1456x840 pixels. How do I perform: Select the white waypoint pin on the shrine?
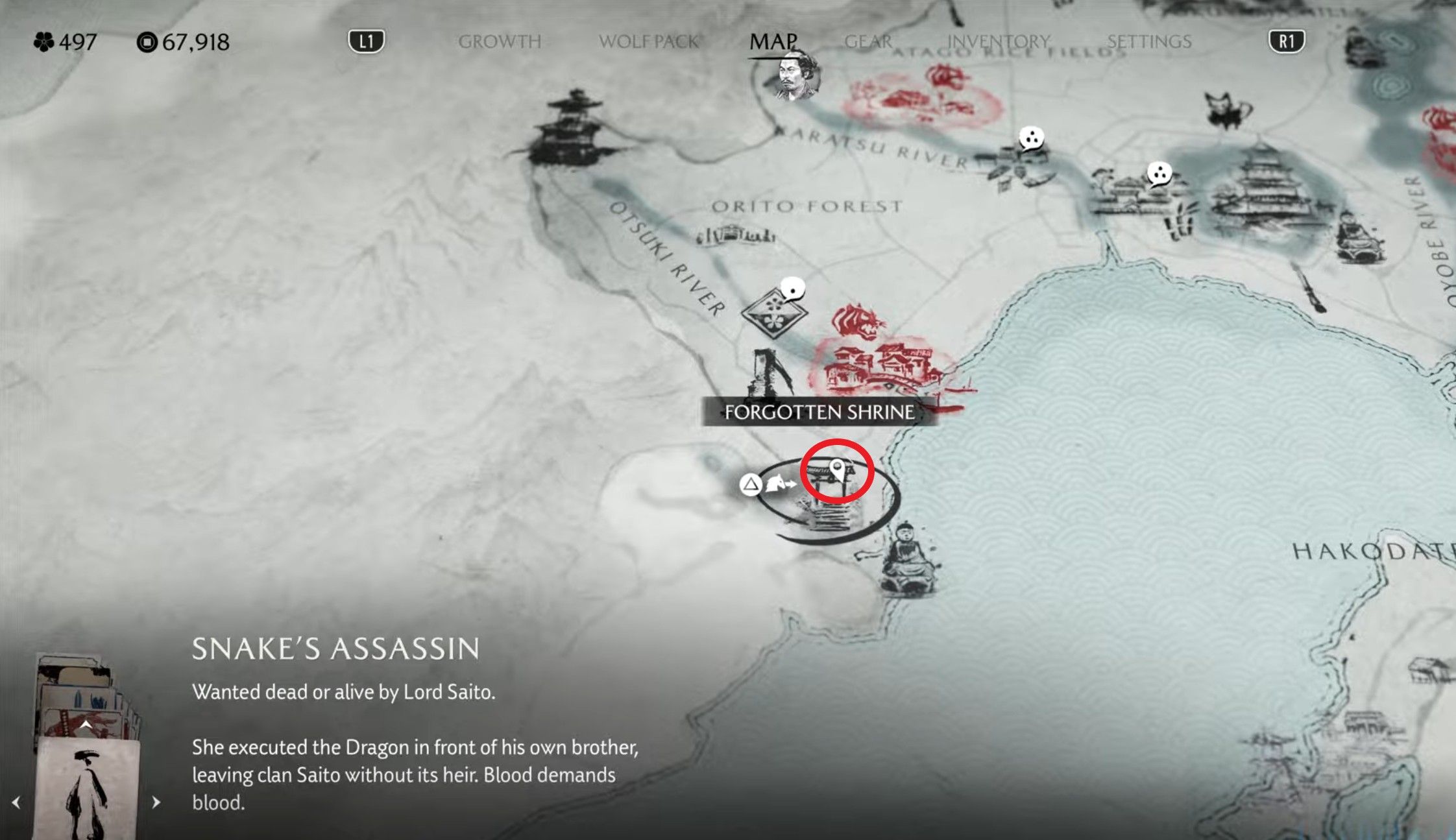click(838, 469)
